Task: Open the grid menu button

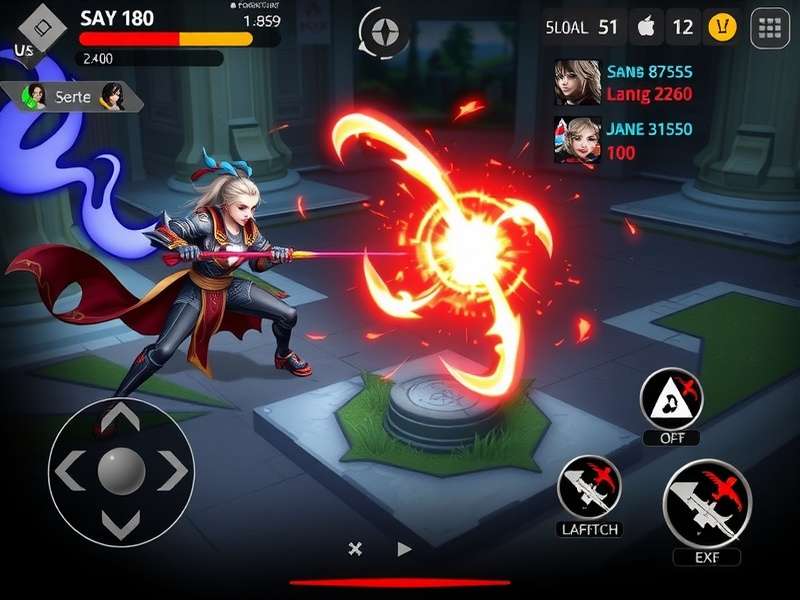Action: [x=770, y=28]
